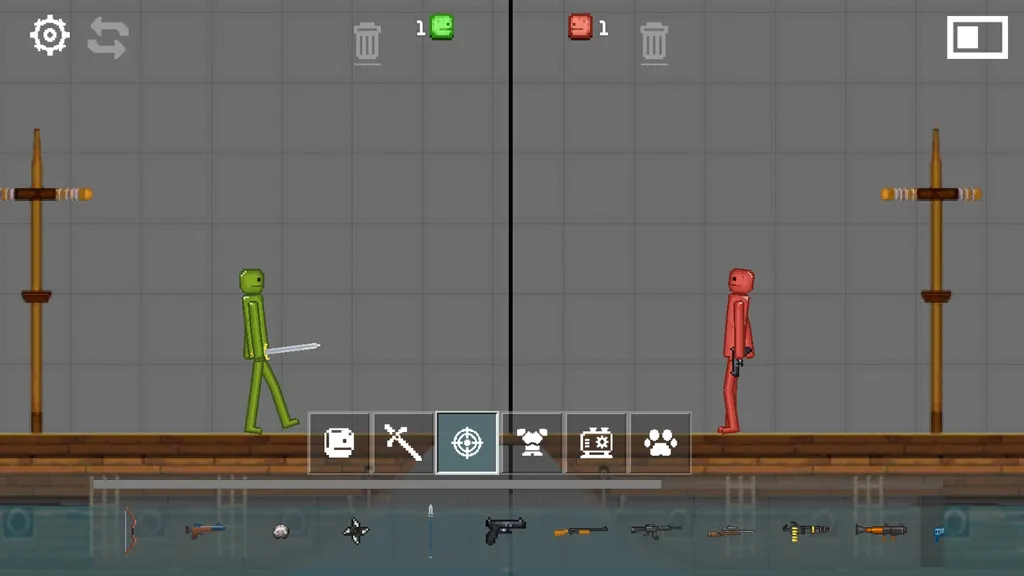Image resolution: width=1024 pixels, height=576 pixels.
Task: Open the machinery gear category tab
Action: pyautogui.click(x=596, y=442)
